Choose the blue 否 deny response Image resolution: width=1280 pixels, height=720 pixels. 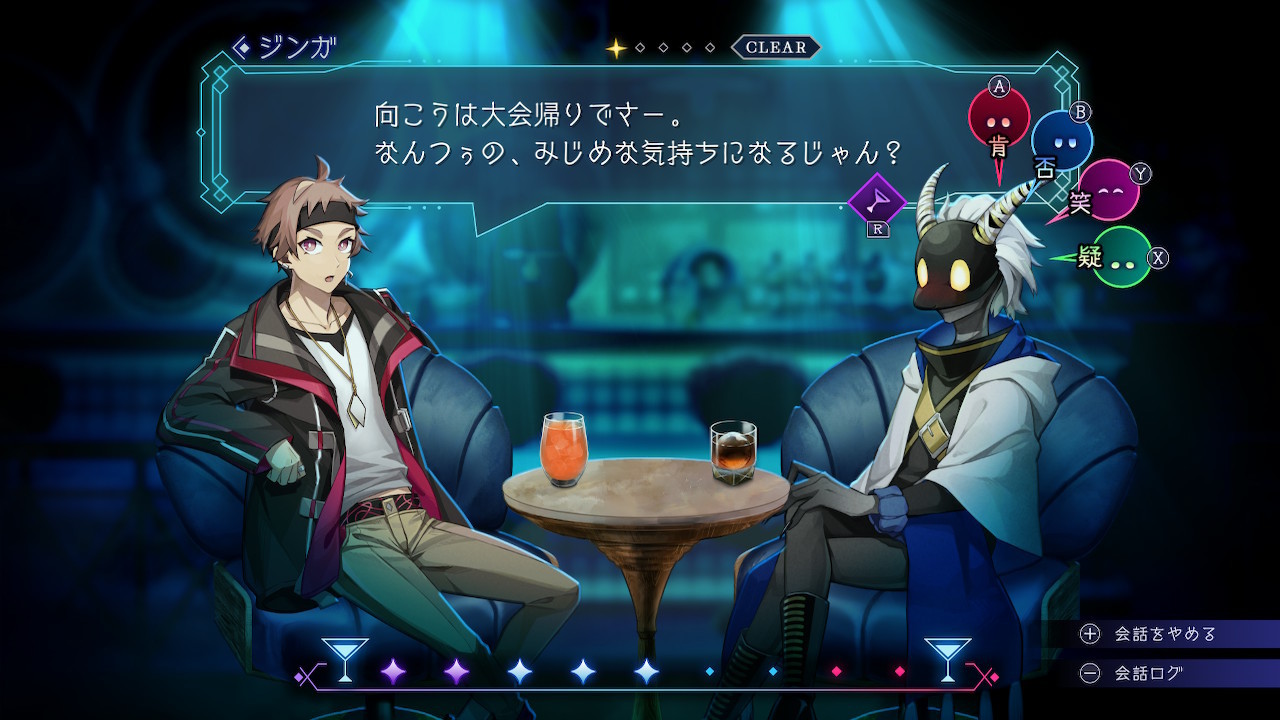click(1061, 142)
